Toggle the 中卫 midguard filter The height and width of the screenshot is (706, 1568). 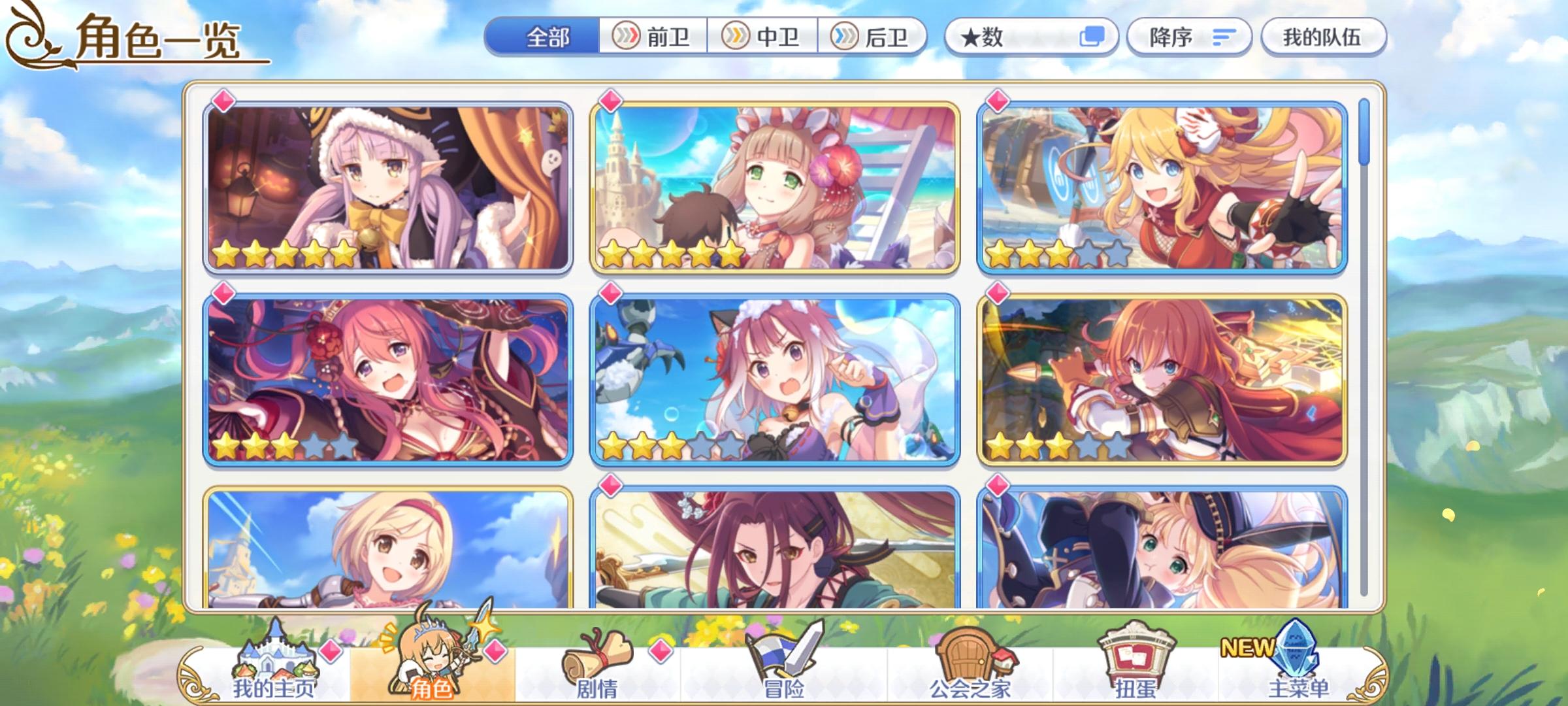pyautogui.click(x=762, y=37)
